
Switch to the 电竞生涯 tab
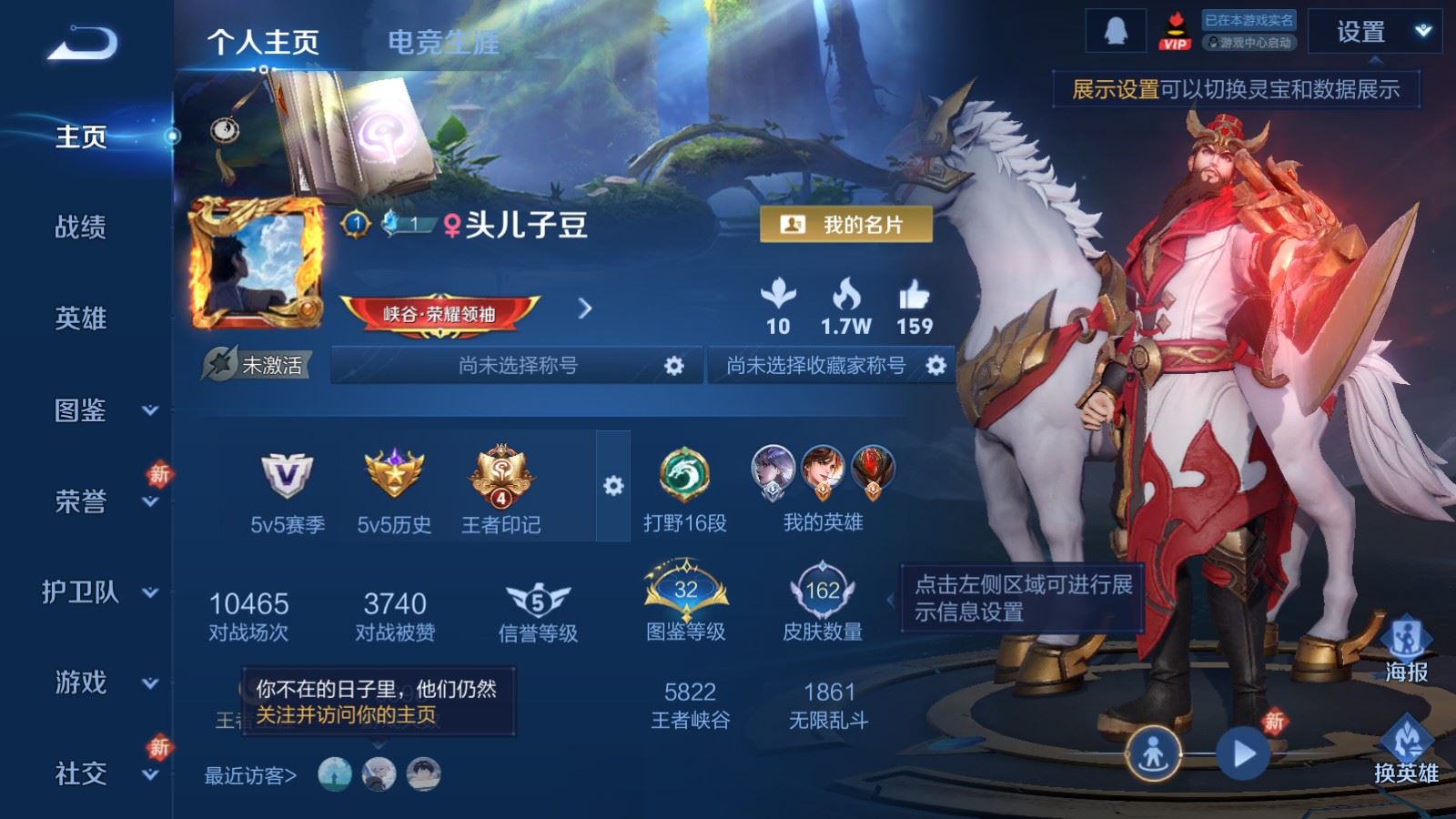click(x=445, y=39)
